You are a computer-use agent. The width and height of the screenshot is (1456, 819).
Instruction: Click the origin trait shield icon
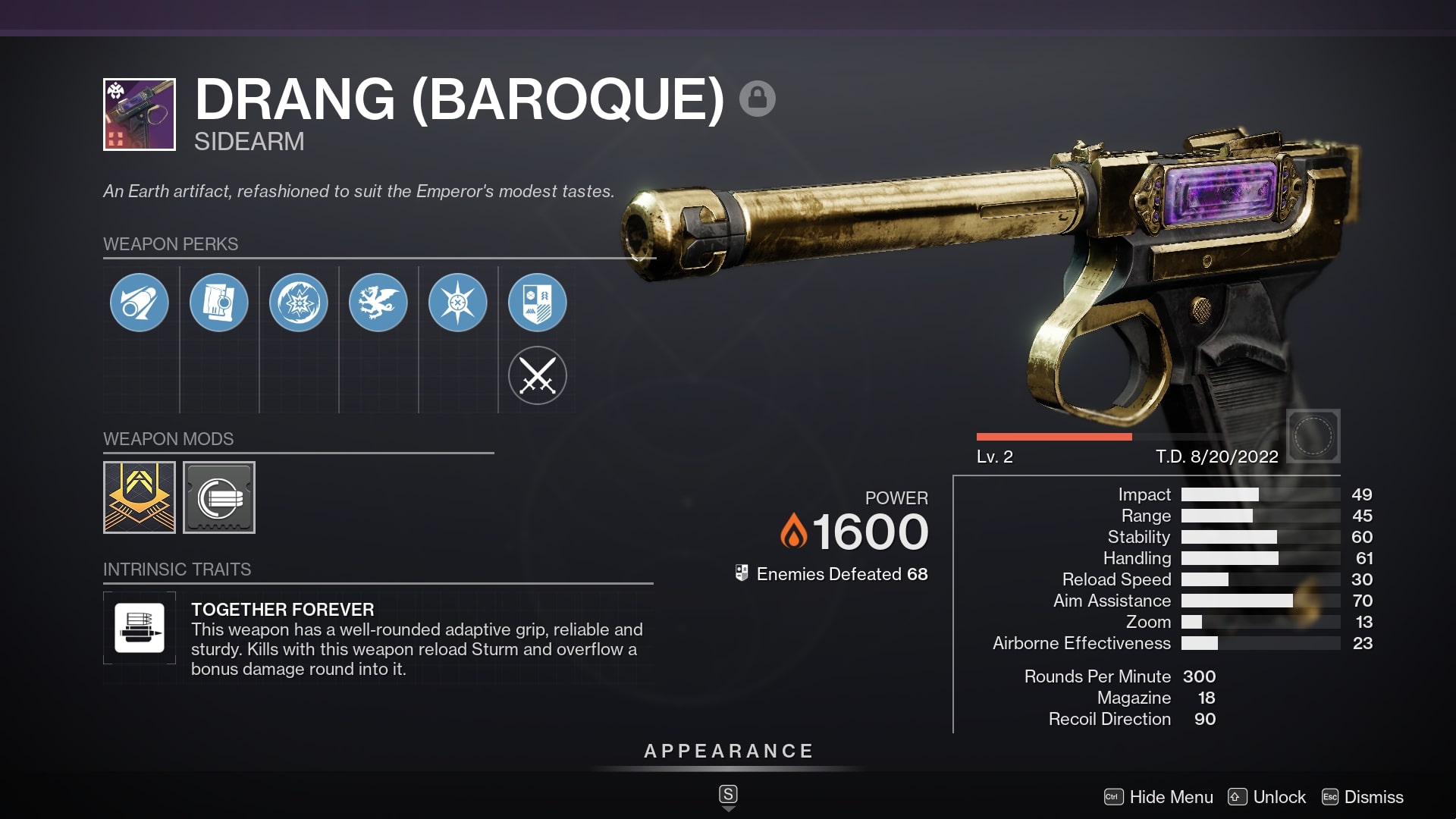[538, 302]
